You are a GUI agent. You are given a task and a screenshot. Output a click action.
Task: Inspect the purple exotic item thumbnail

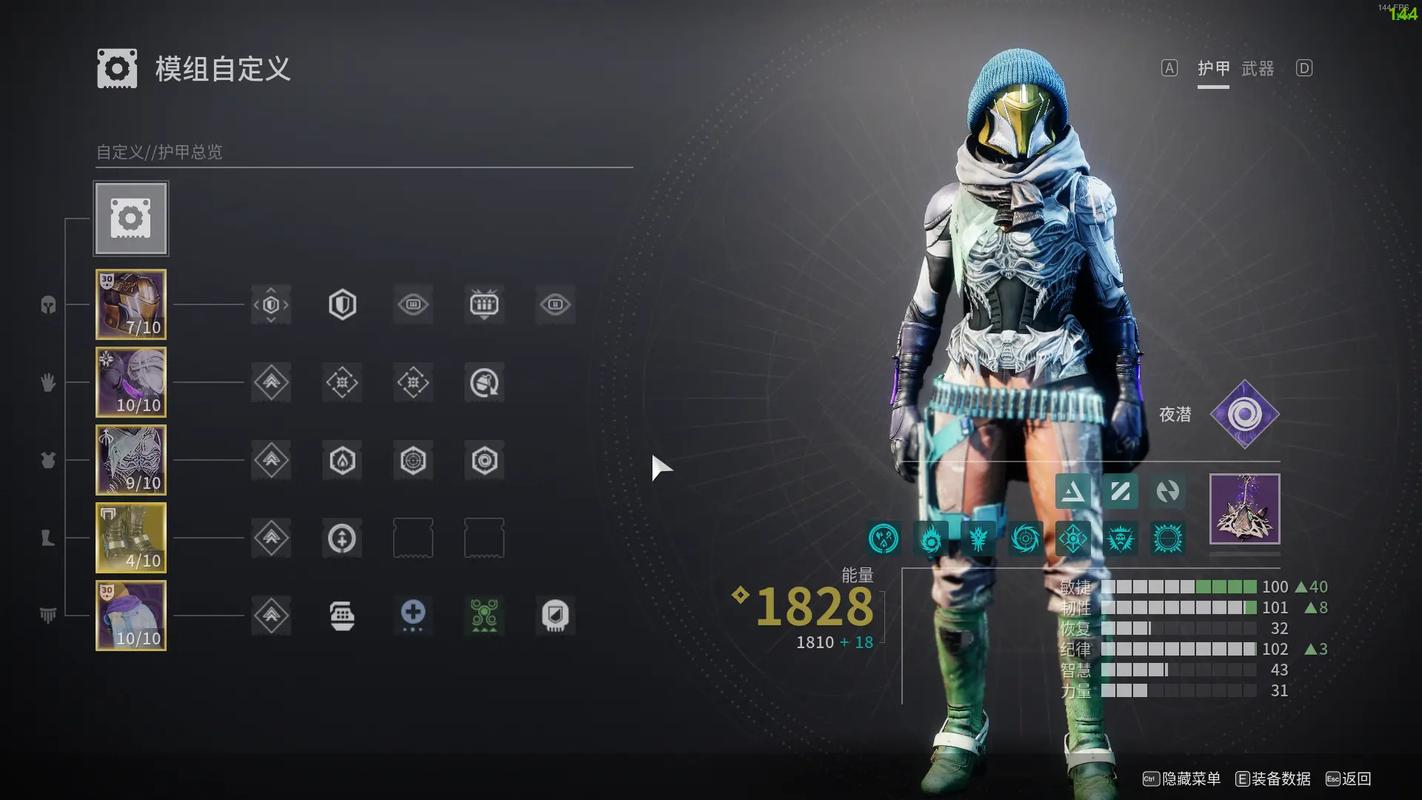[1244, 509]
